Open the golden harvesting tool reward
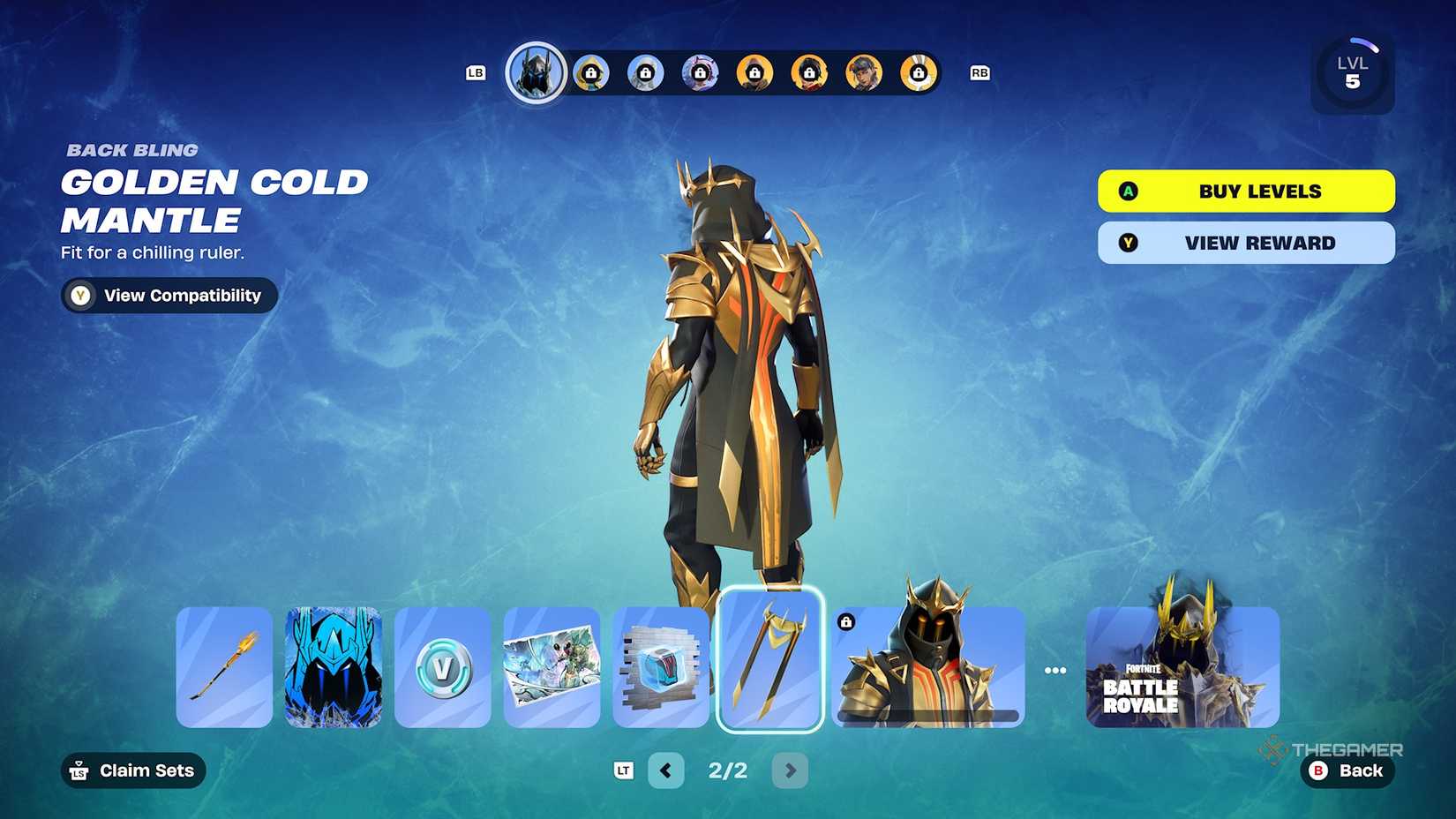1456x819 pixels. tap(223, 667)
